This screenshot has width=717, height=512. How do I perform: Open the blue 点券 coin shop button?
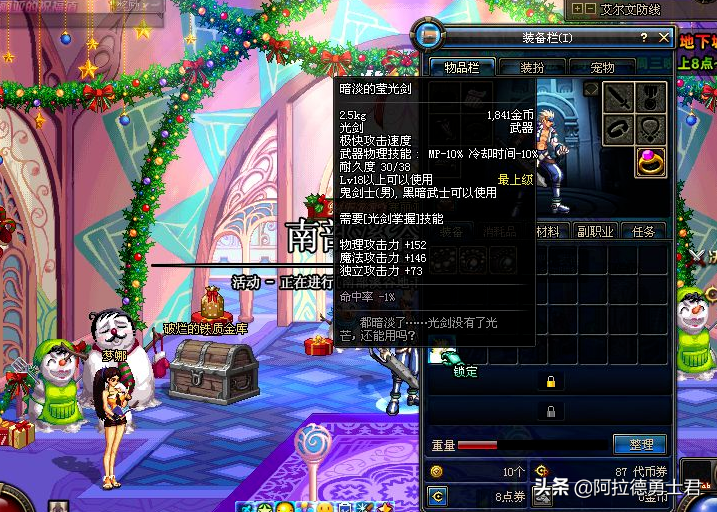pos(436,495)
